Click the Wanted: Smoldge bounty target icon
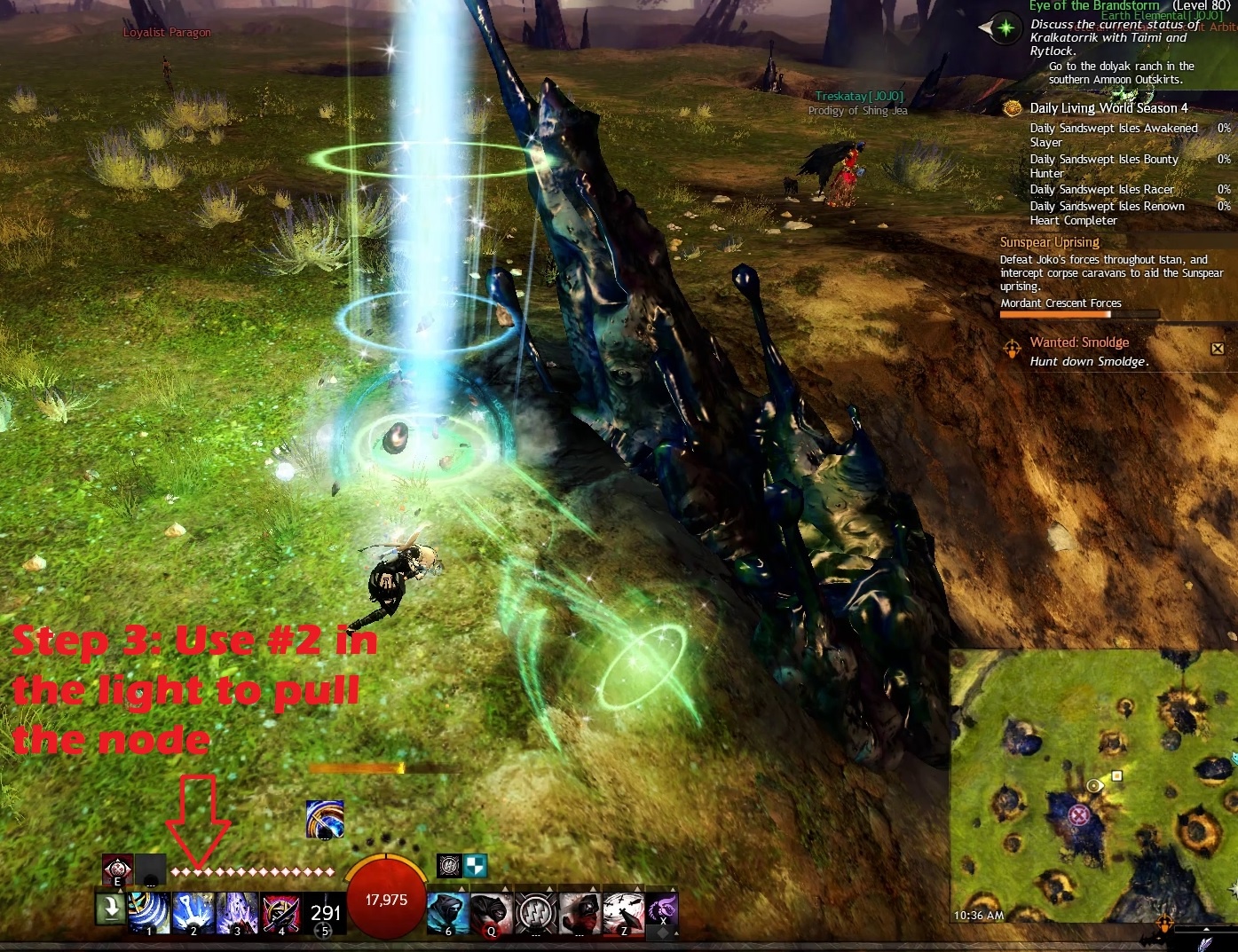This screenshot has width=1238, height=952. (1012, 349)
